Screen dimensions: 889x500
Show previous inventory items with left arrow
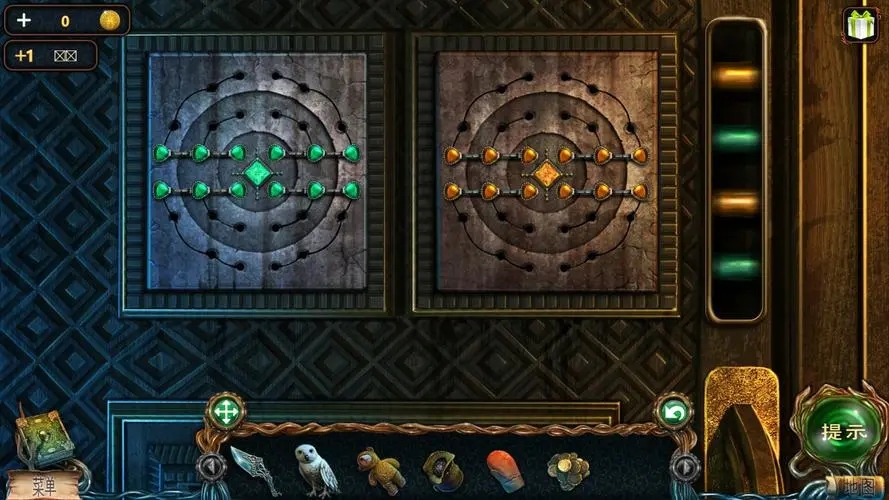click(211, 466)
